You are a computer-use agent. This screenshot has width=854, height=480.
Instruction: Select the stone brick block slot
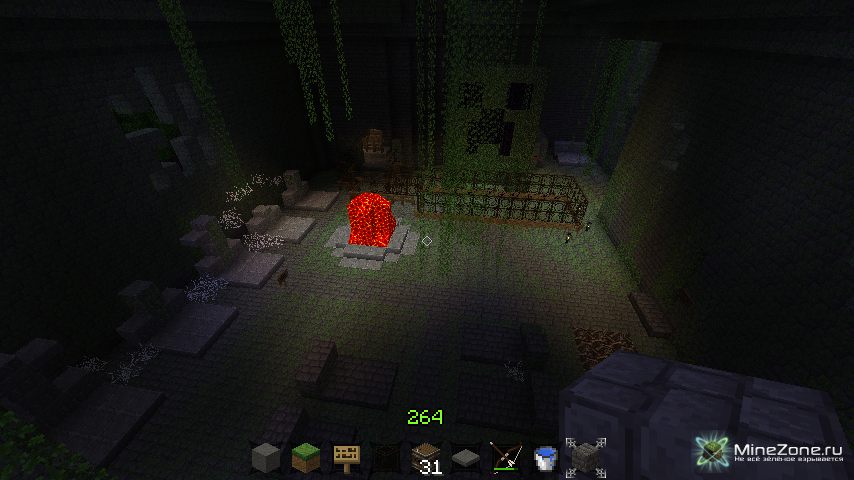tap(584, 458)
